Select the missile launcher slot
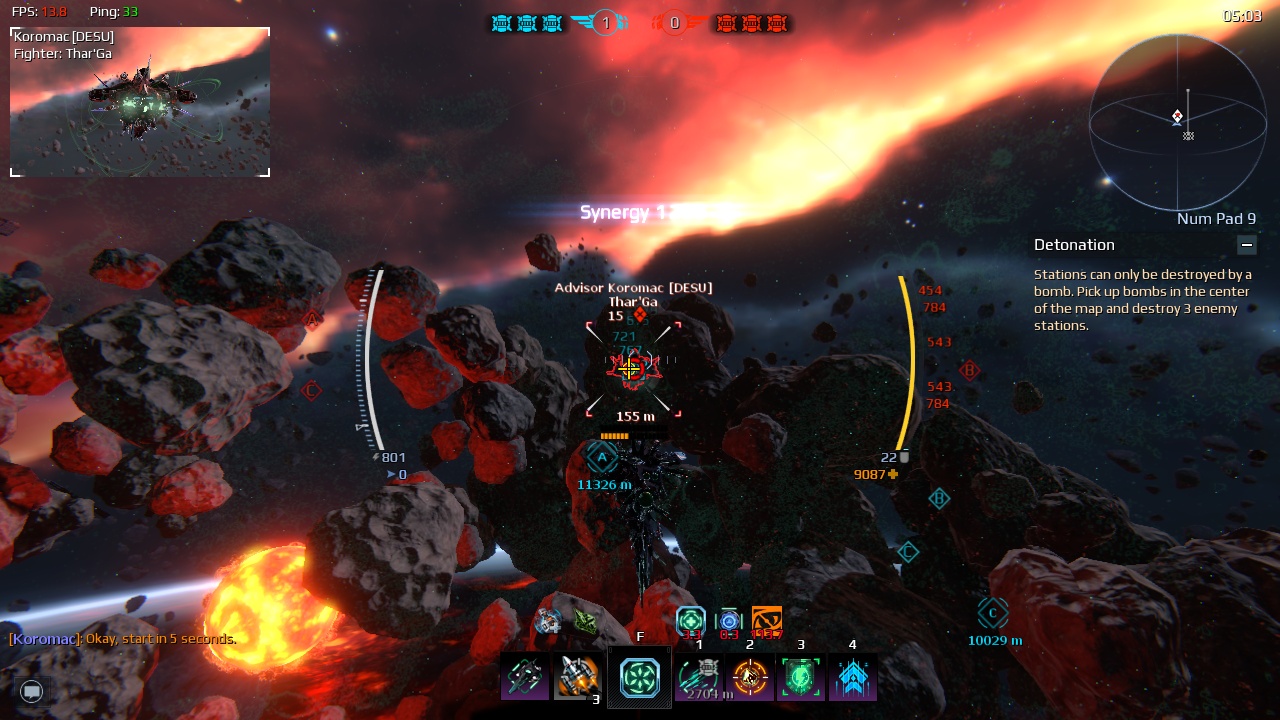1280x720 pixels. pos(577,677)
